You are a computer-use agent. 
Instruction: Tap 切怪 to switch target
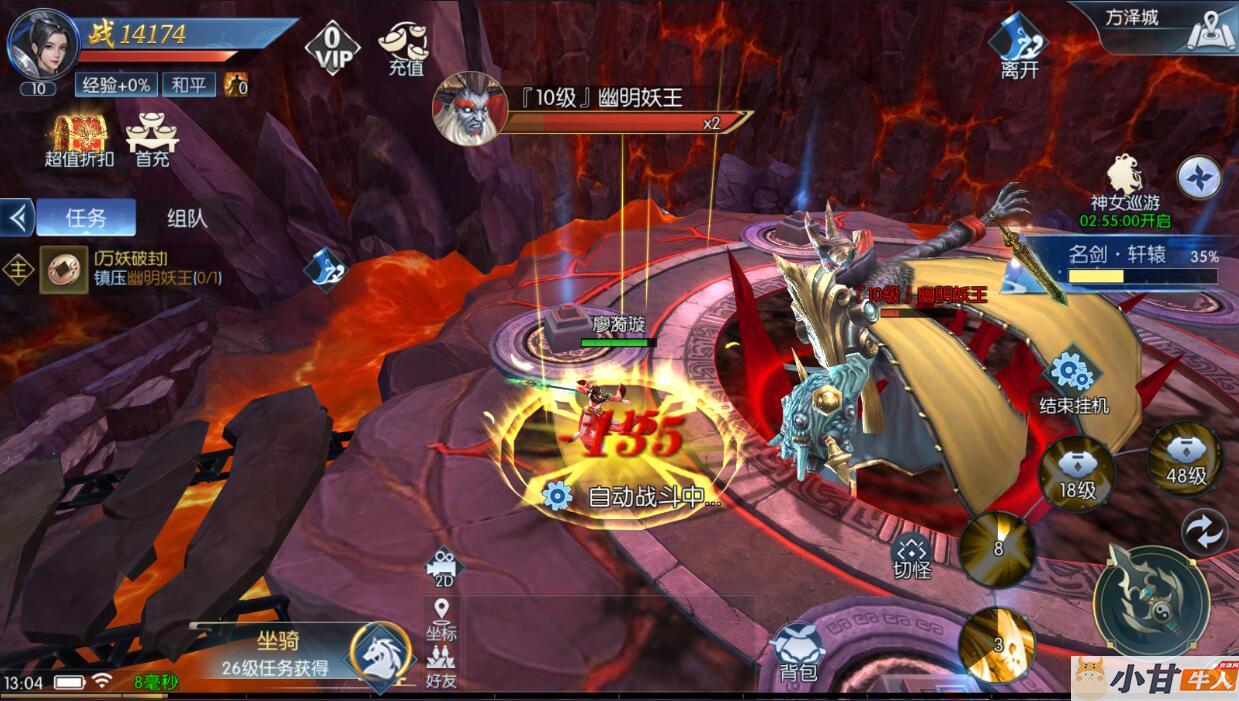pos(912,555)
